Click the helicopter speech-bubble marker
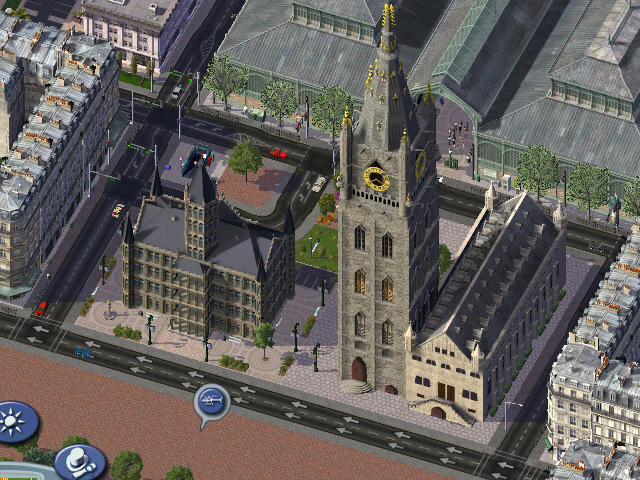The image size is (640, 480). pyautogui.click(x=212, y=402)
